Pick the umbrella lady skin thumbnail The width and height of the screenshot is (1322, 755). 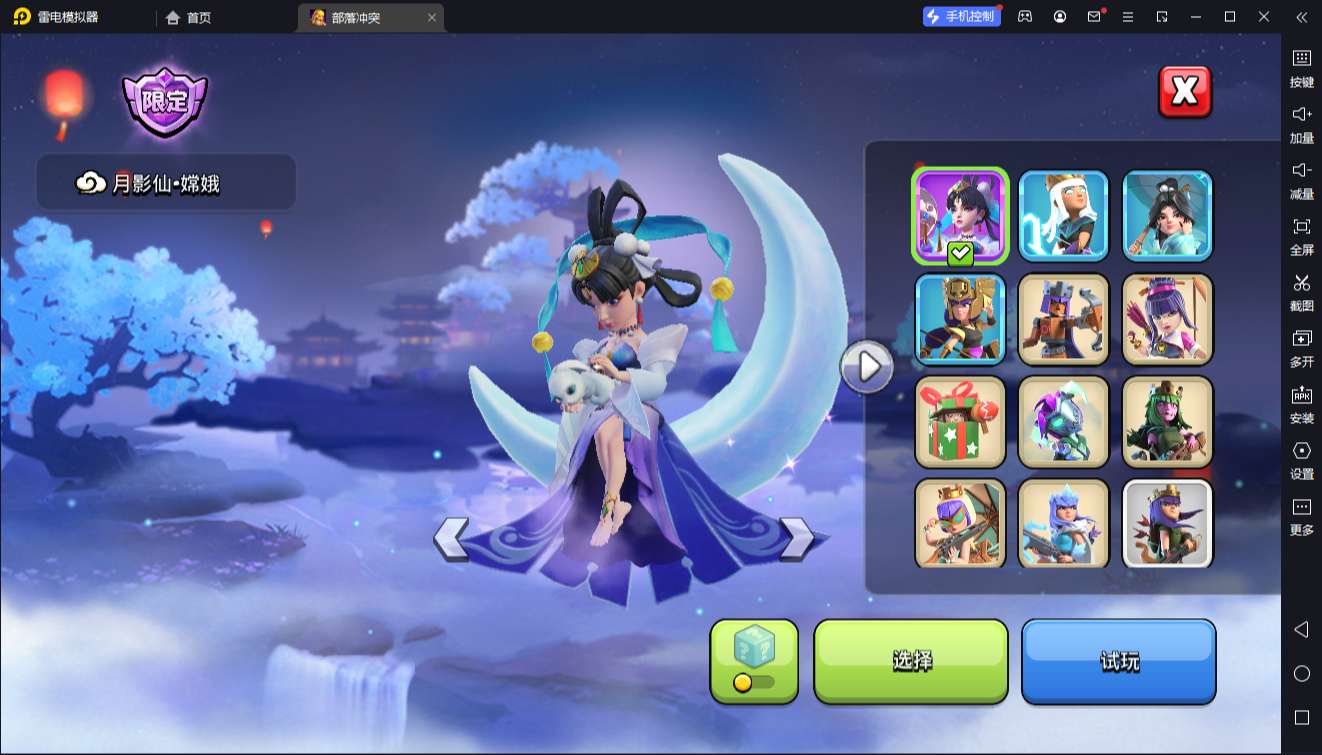coord(1167,216)
